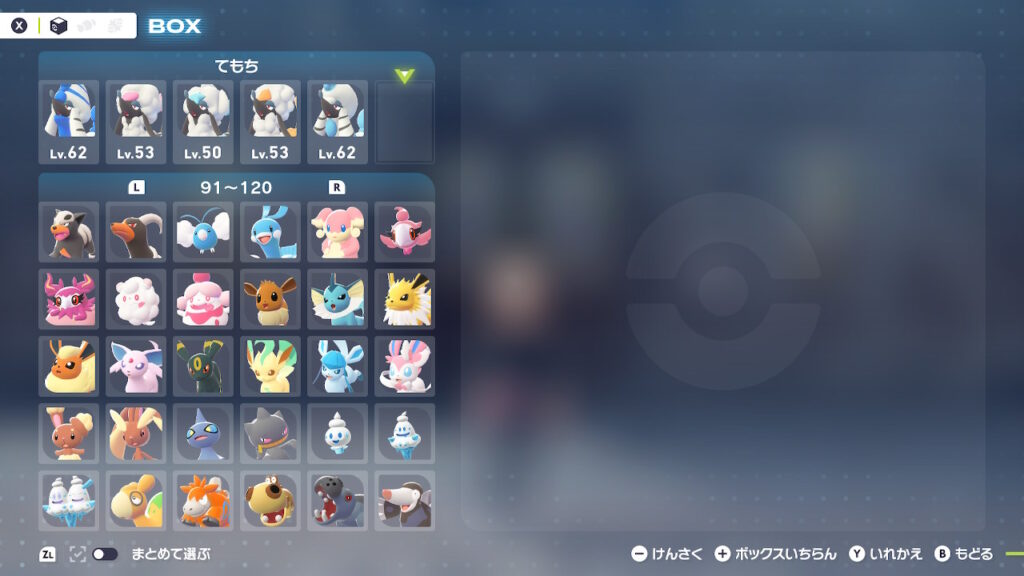Expand the green arrow above the party

tap(404, 76)
